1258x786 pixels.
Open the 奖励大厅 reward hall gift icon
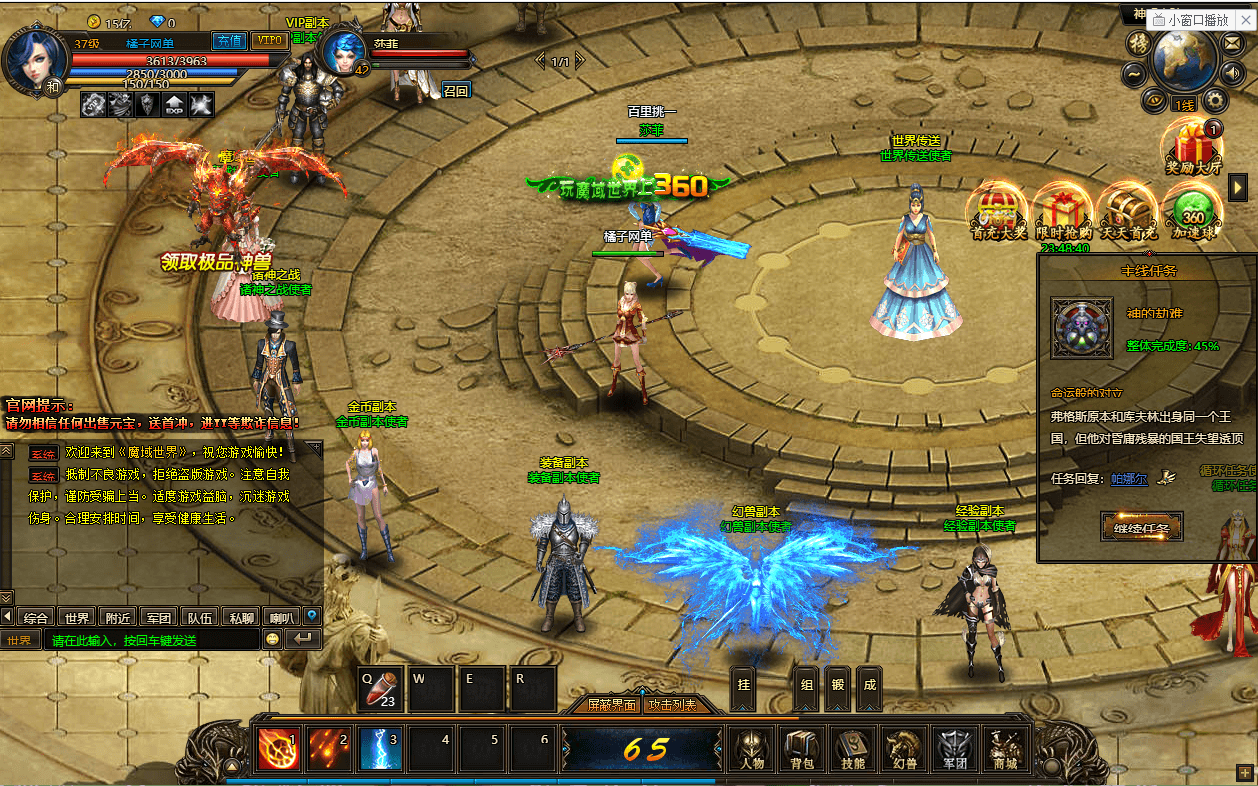(x=1194, y=148)
